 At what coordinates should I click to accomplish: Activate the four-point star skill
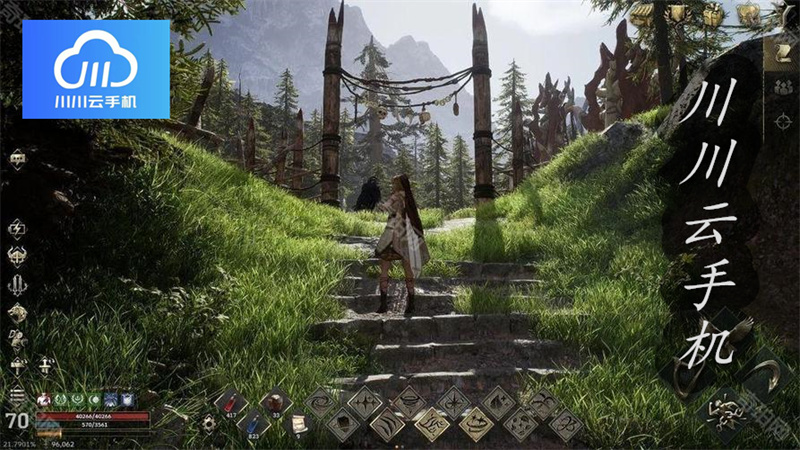tap(365, 404)
